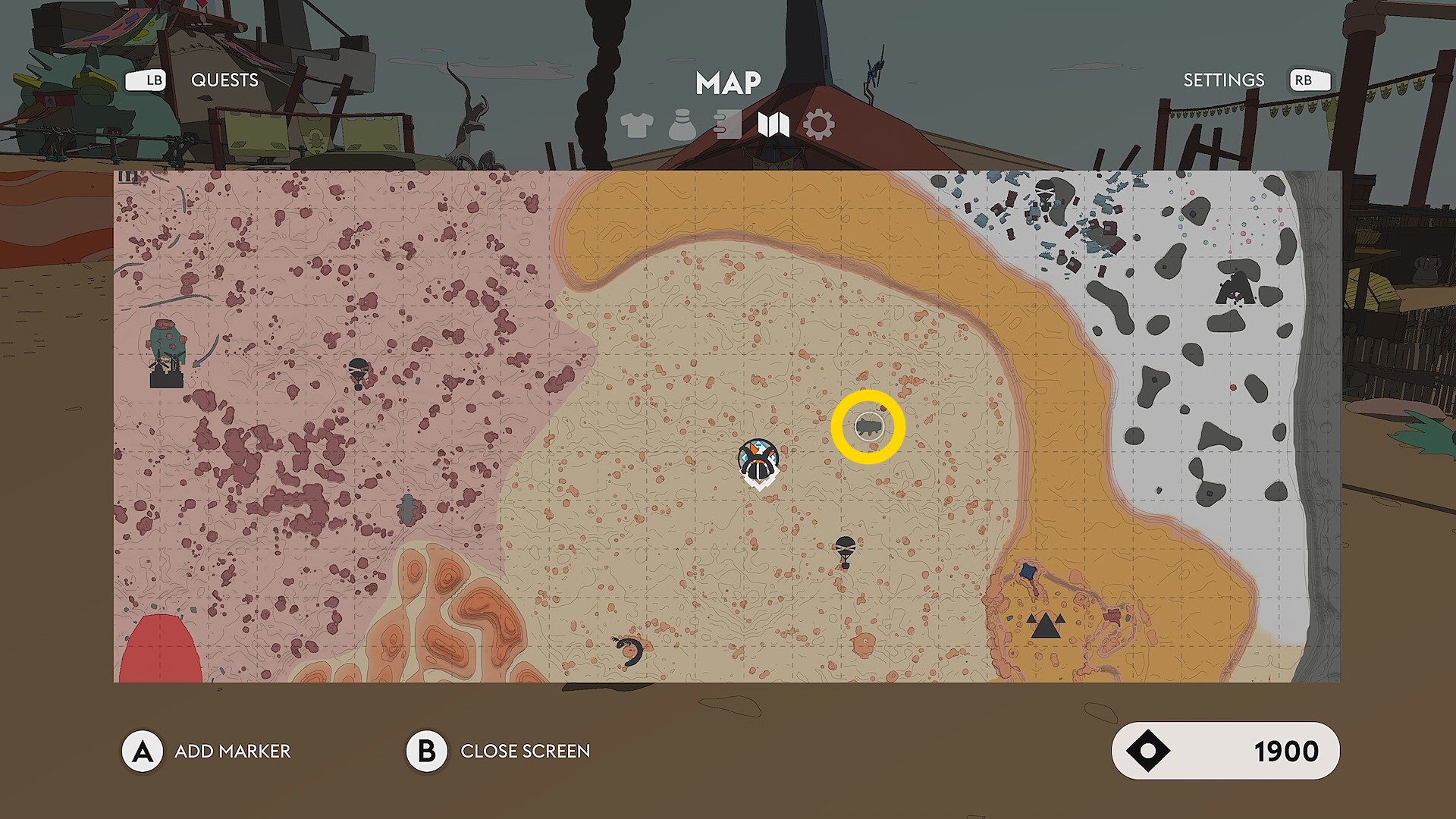Close the map with Close Screen
Screen dimensions: 1456x819
(x=525, y=752)
